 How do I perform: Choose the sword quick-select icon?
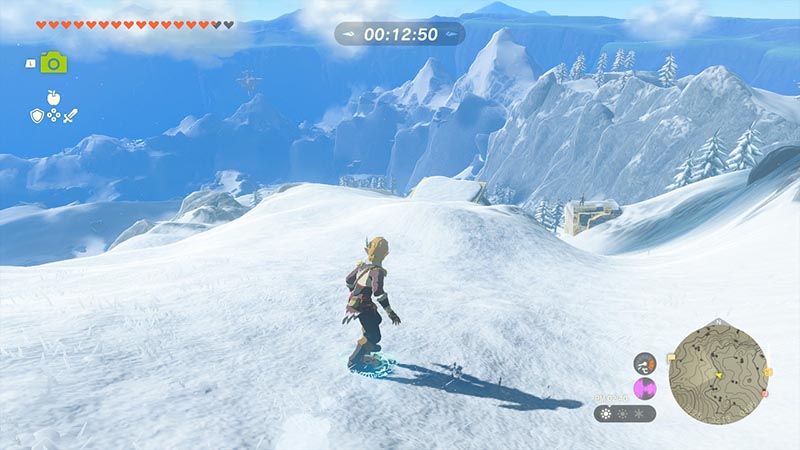click(x=70, y=116)
